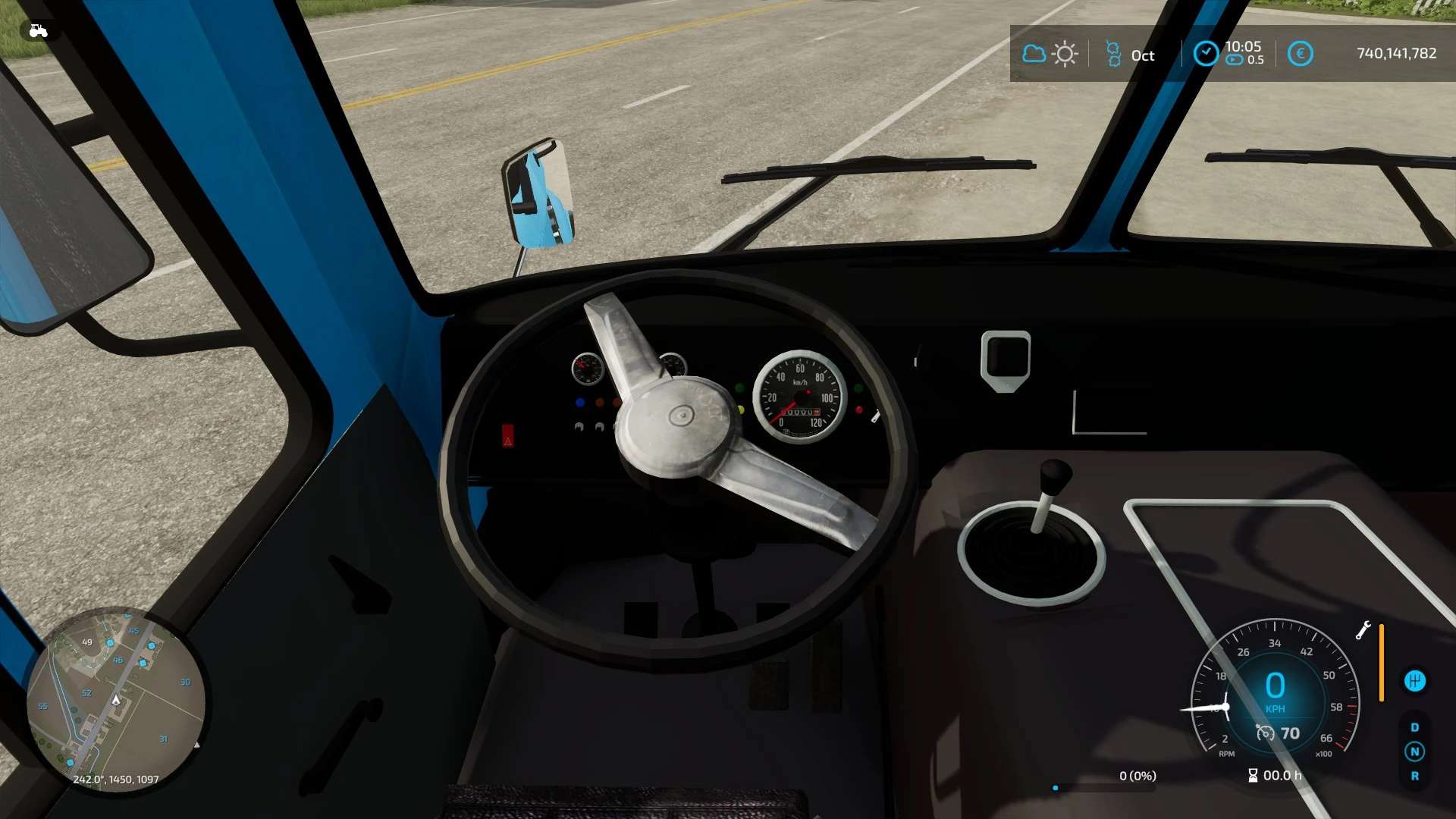1456x819 pixels.
Task: Choose the D drive gear indicator
Action: point(1414,727)
